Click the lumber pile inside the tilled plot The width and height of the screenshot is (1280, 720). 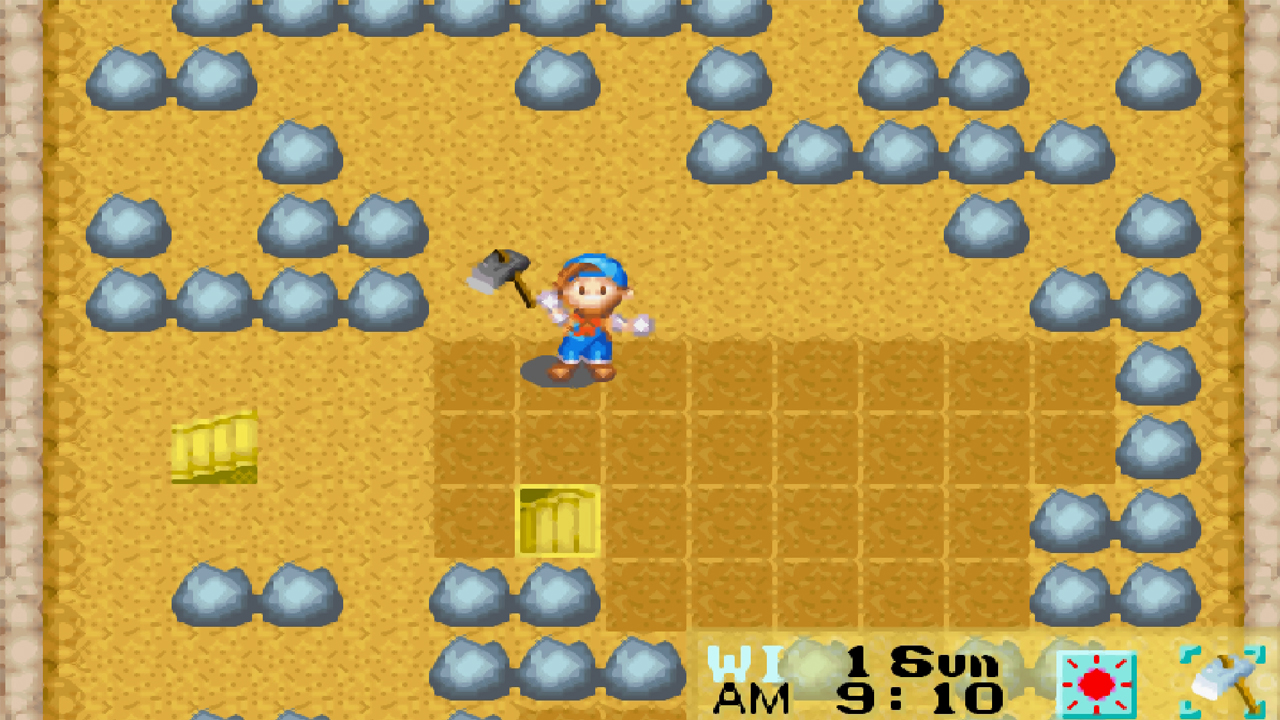pos(557,520)
